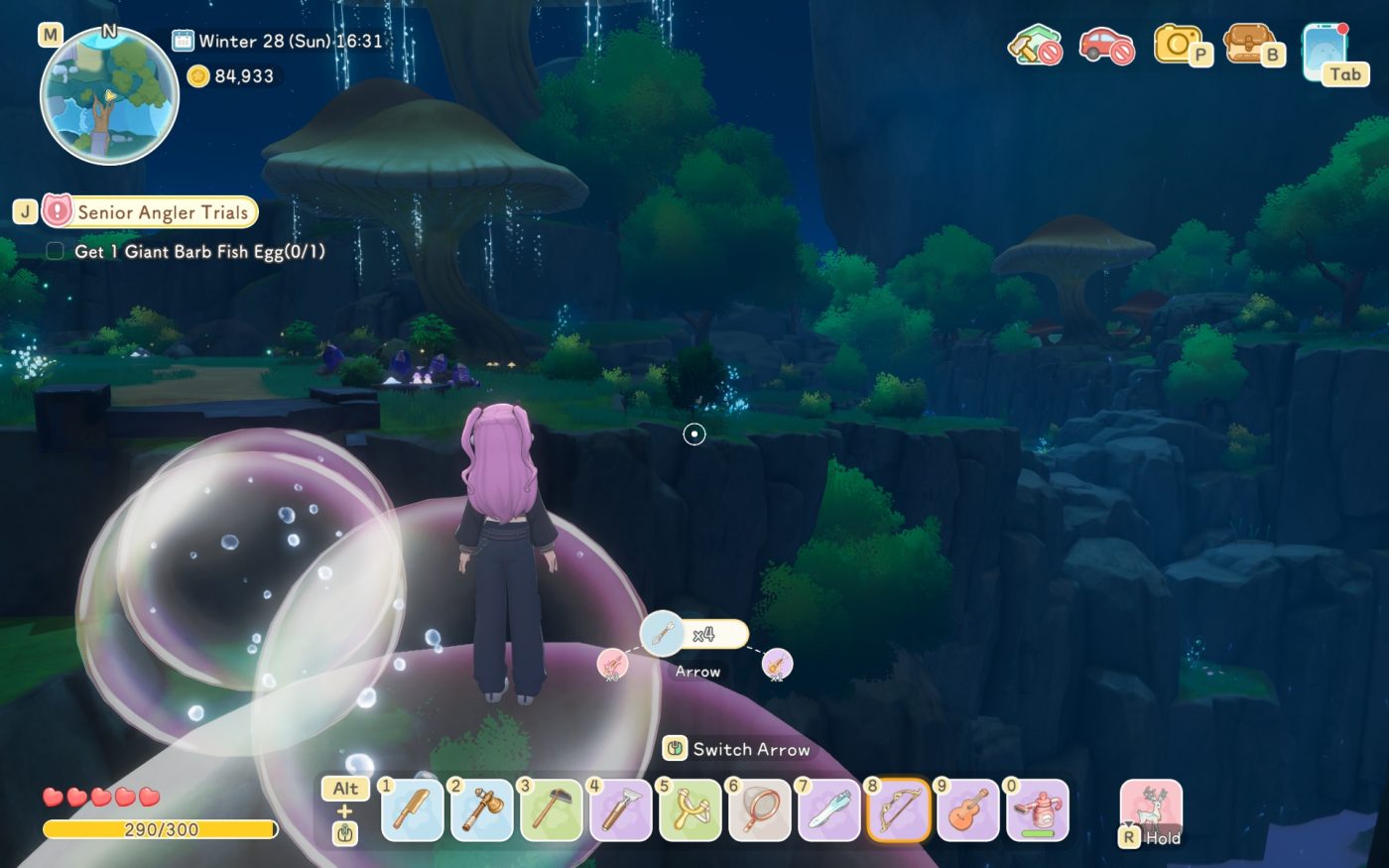Open the journal via the J key label
The height and width of the screenshot is (868, 1389).
point(22,211)
